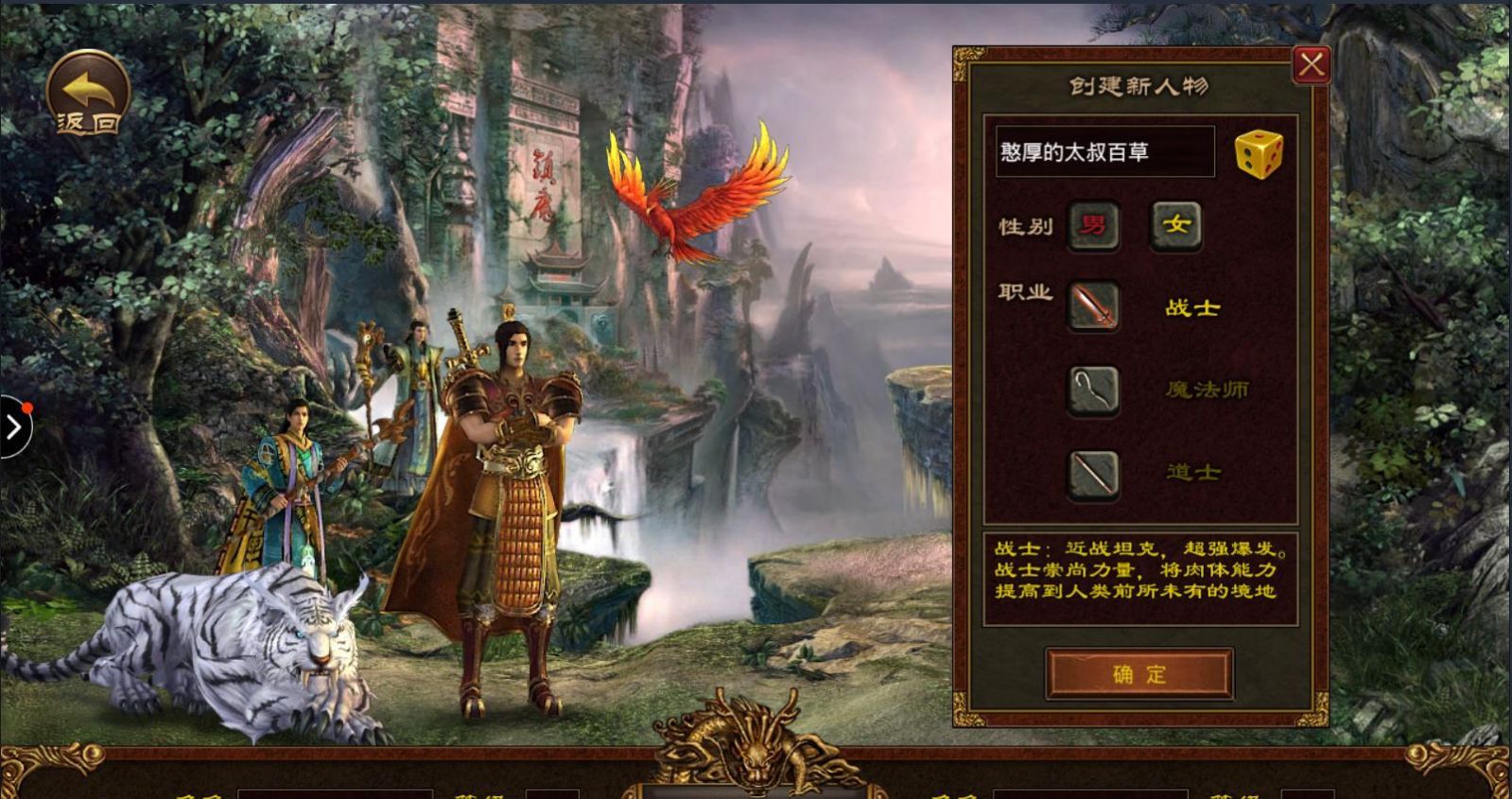Image resolution: width=1512 pixels, height=799 pixels.
Task: Click the red notification dot on the side arrow
Action: pyautogui.click(x=27, y=408)
